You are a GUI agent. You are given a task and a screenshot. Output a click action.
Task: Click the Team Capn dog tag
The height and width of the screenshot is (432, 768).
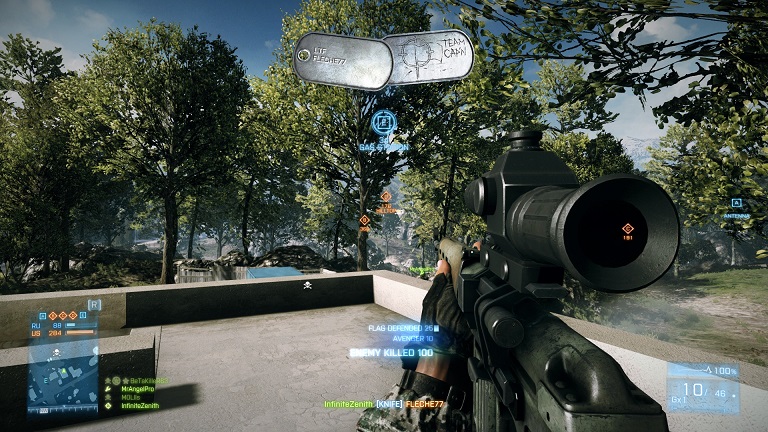429,55
